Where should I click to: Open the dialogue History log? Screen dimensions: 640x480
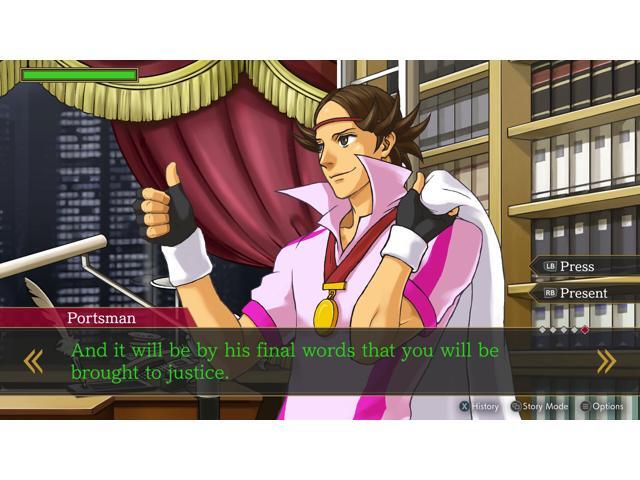click(x=479, y=407)
